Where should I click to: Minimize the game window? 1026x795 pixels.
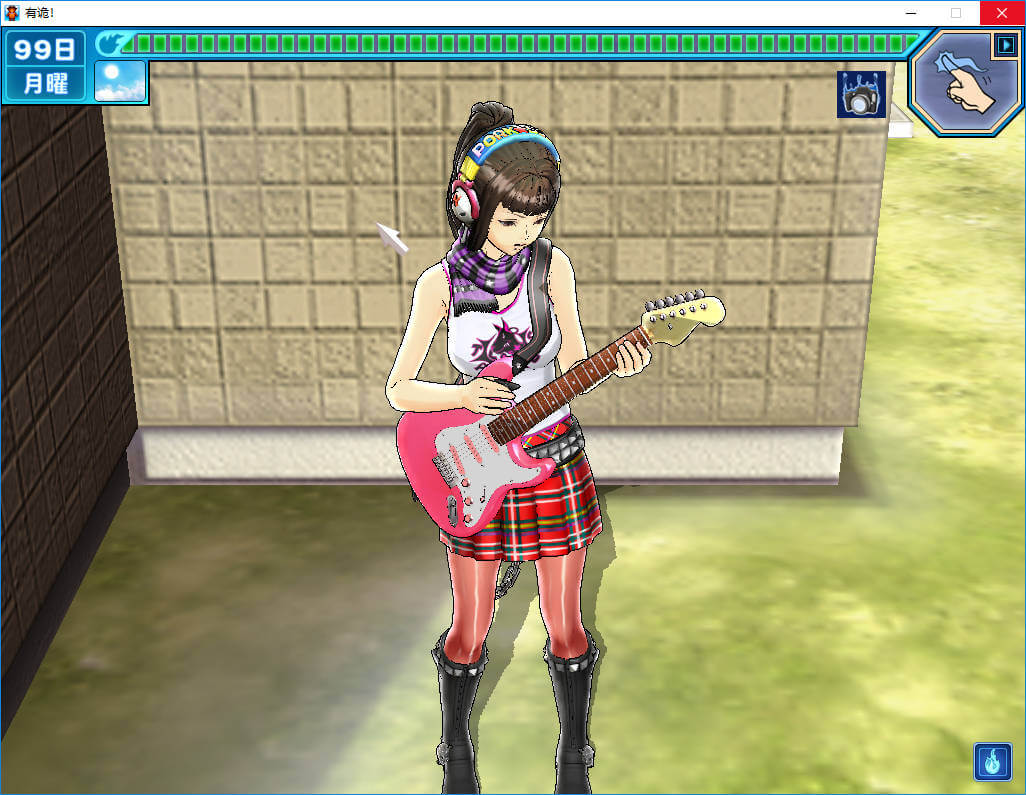[911, 13]
